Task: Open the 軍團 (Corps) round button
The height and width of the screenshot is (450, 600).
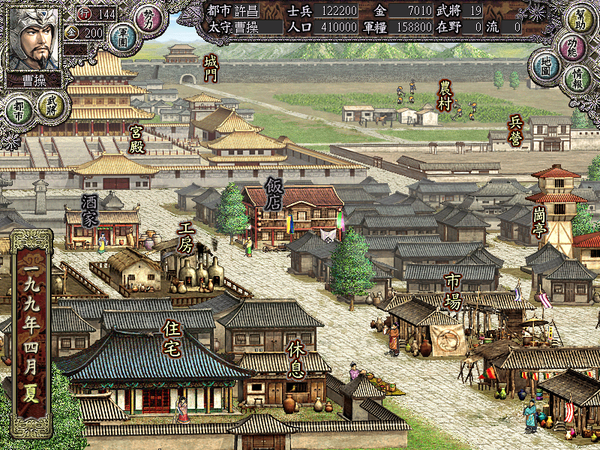Action: pyautogui.click(x=123, y=39)
